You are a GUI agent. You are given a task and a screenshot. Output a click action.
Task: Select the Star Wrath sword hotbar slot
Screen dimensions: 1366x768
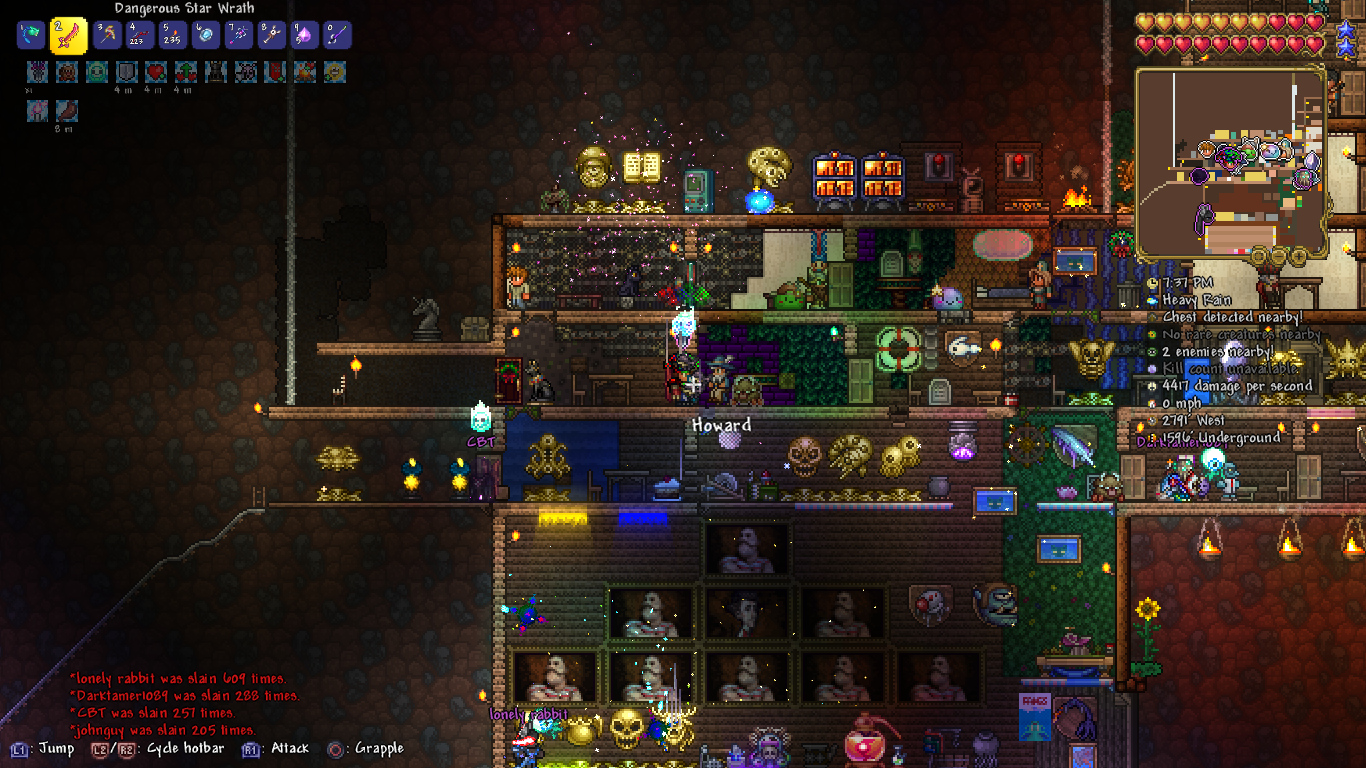point(69,36)
